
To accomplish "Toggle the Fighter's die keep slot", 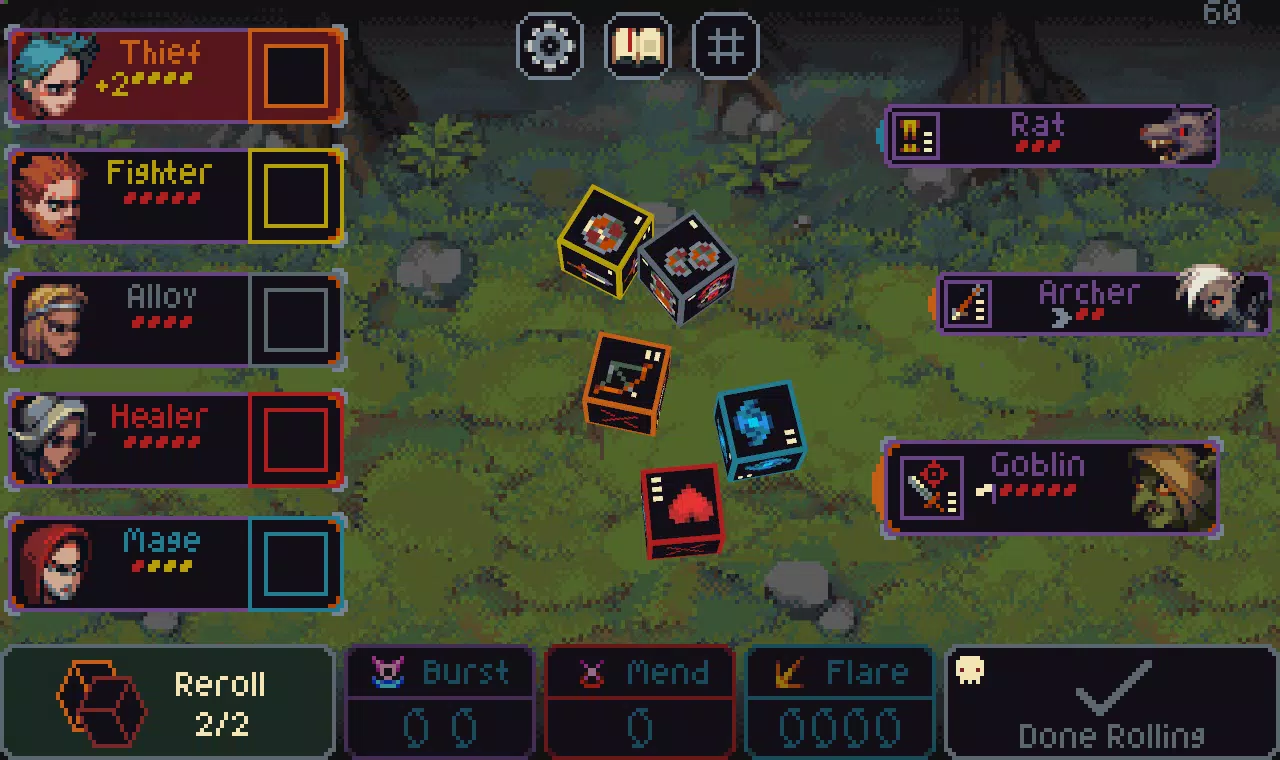I will tap(296, 196).
